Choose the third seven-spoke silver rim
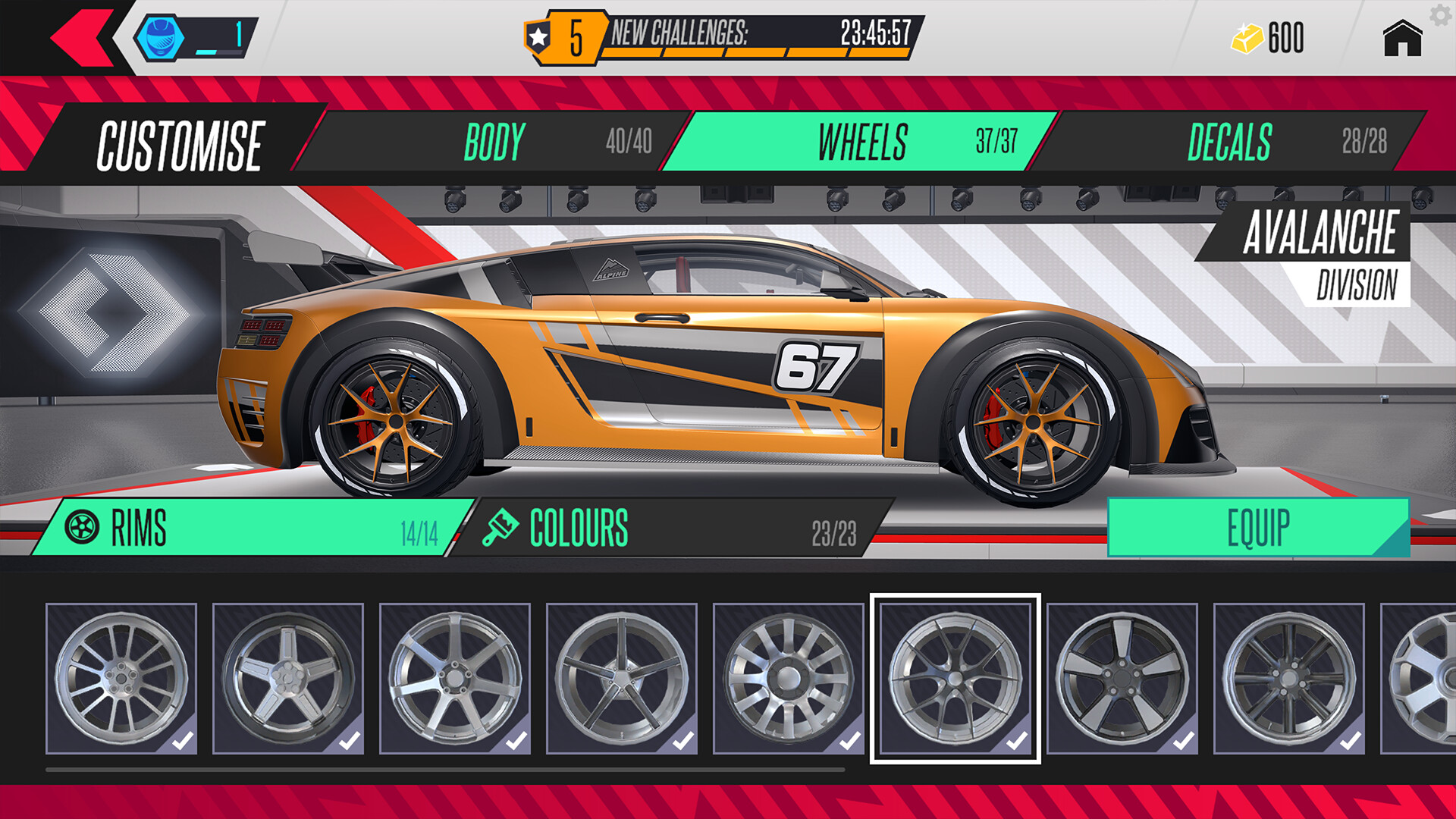 coord(455,678)
